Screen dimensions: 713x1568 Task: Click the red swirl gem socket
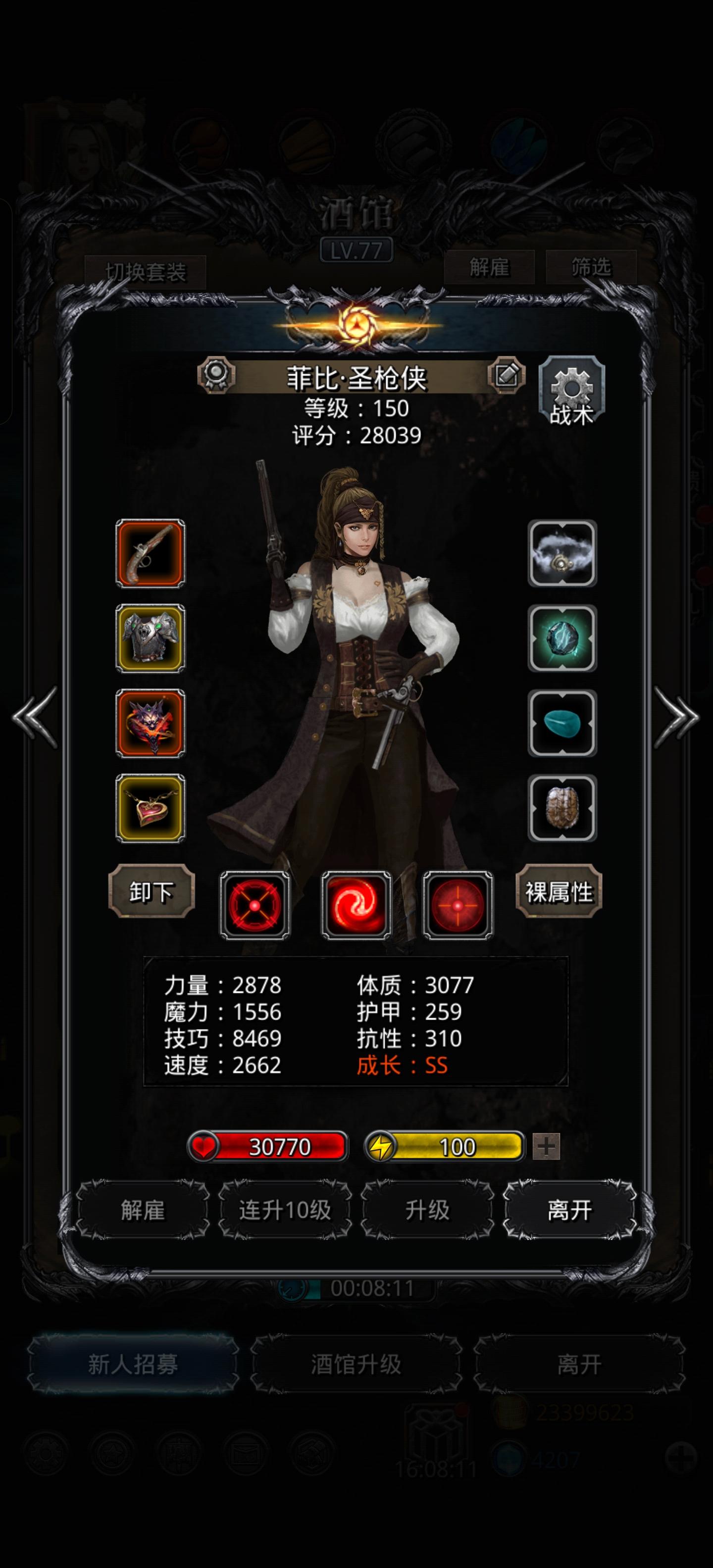(x=356, y=905)
